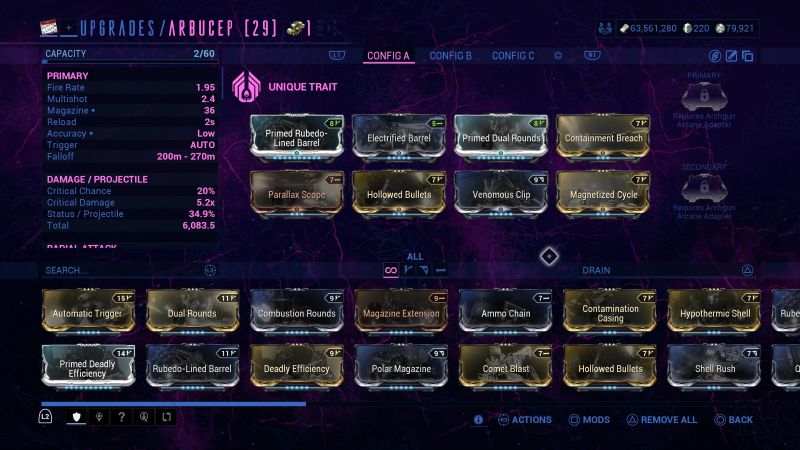
Task: Select the Combustion Rounds mod card
Action: coord(296,312)
